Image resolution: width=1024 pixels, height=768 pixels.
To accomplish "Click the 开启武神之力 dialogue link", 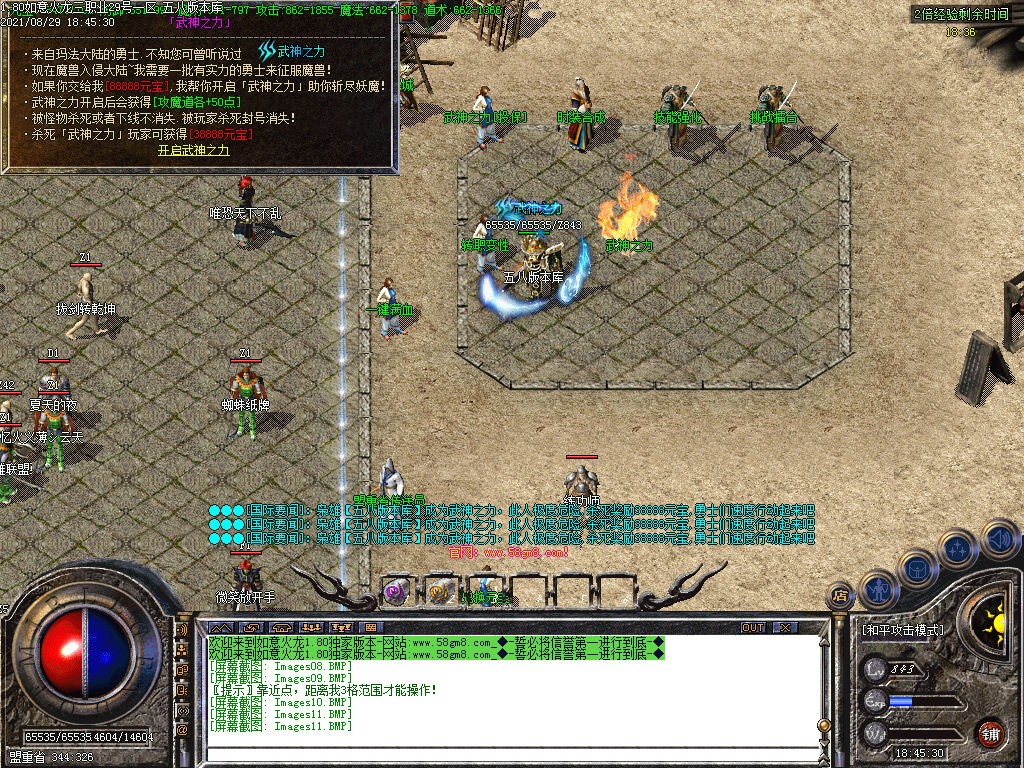I will [x=194, y=150].
